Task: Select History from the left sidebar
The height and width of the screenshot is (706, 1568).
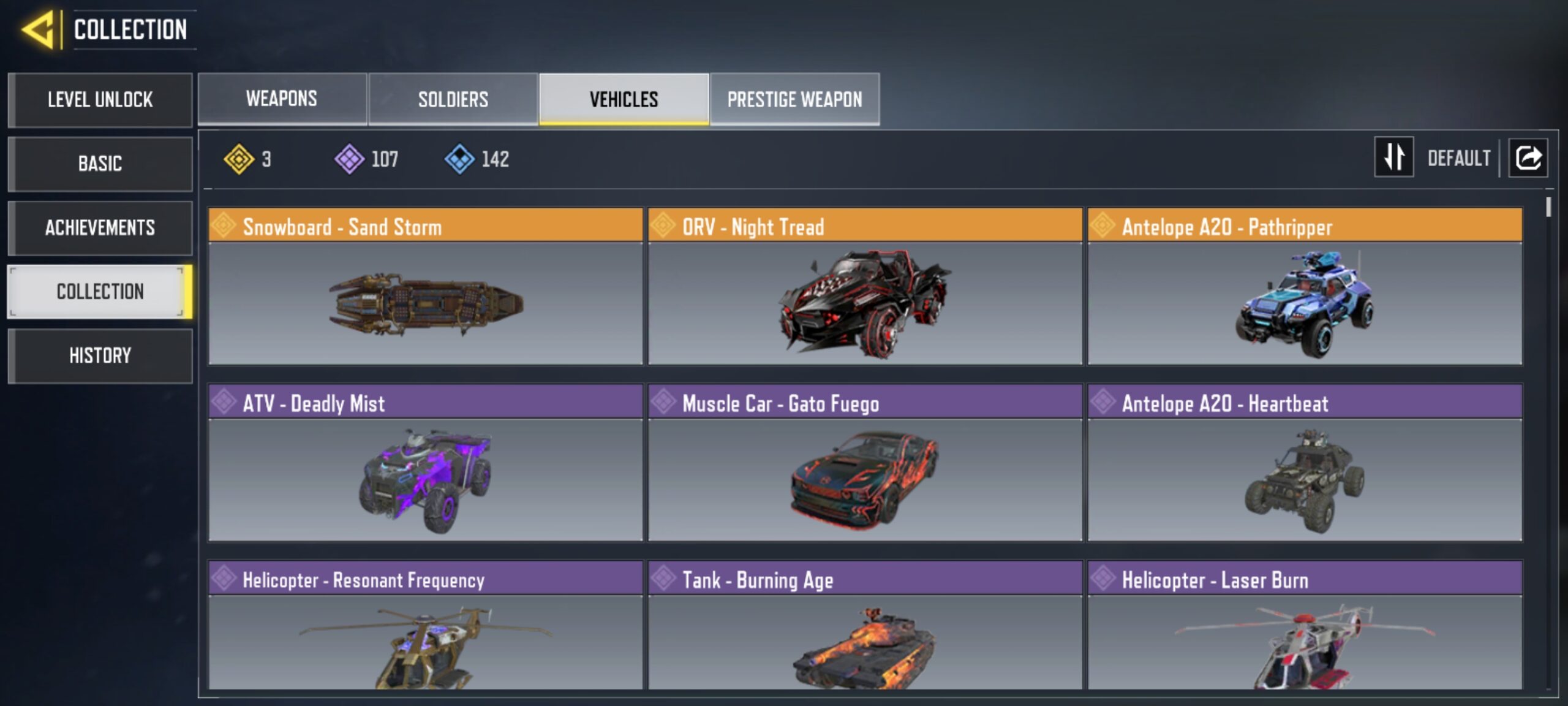Action: (x=100, y=355)
